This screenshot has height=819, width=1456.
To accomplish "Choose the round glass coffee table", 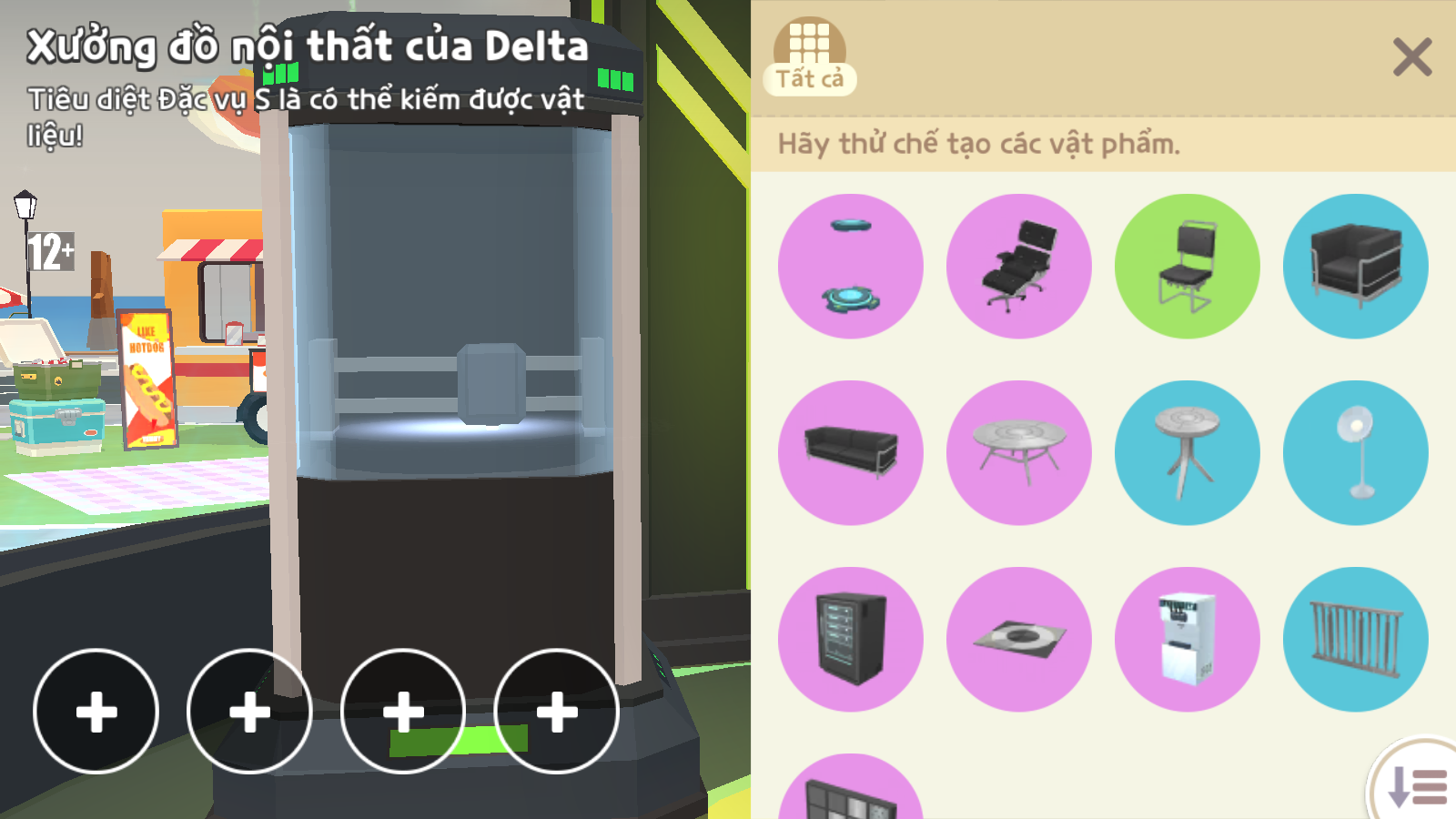I will click(1019, 453).
